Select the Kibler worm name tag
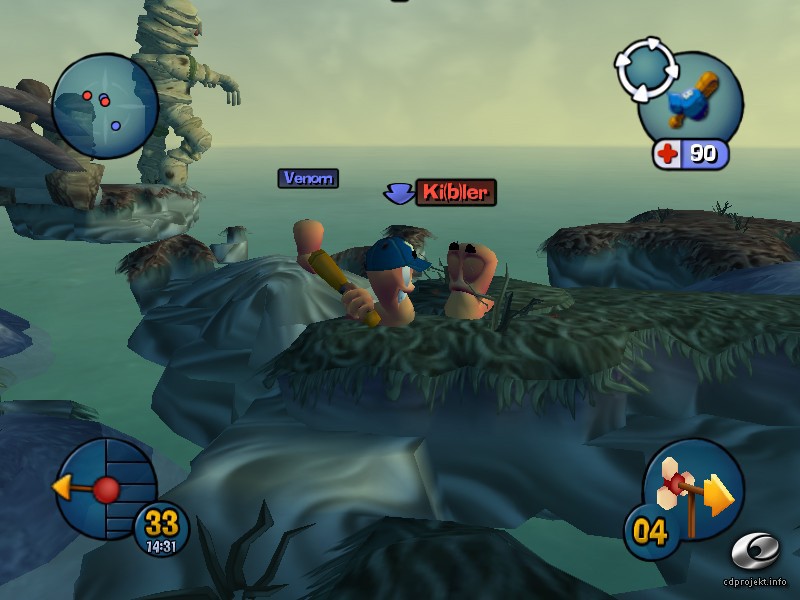 click(x=455, y=192)
